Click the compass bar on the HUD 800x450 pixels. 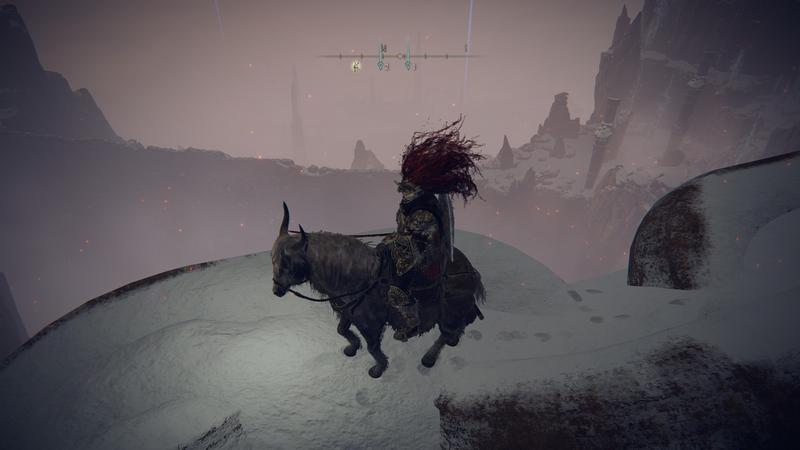(x=399, y=55)
